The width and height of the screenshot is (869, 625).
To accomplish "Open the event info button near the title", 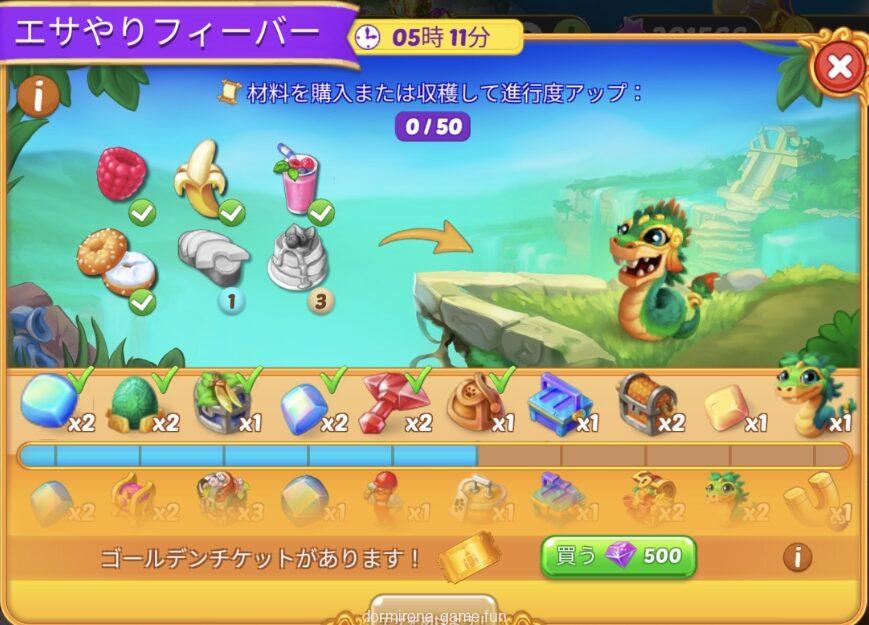I will pos(38,97).
